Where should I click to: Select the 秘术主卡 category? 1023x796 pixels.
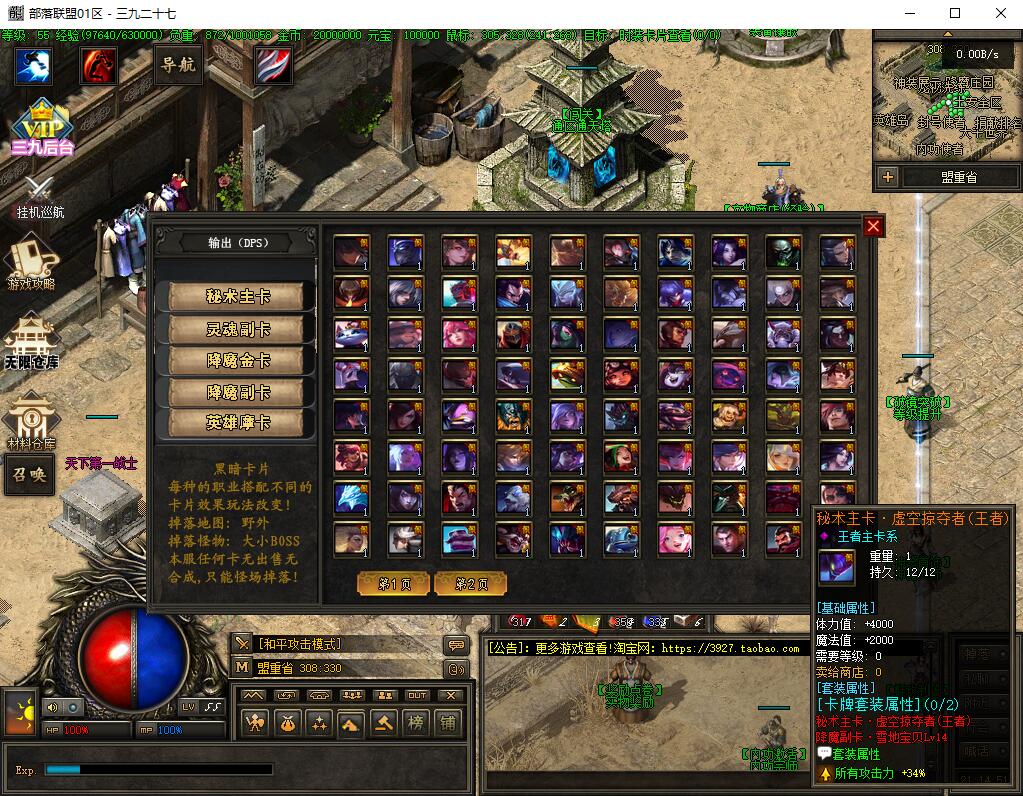coord(238,296)
